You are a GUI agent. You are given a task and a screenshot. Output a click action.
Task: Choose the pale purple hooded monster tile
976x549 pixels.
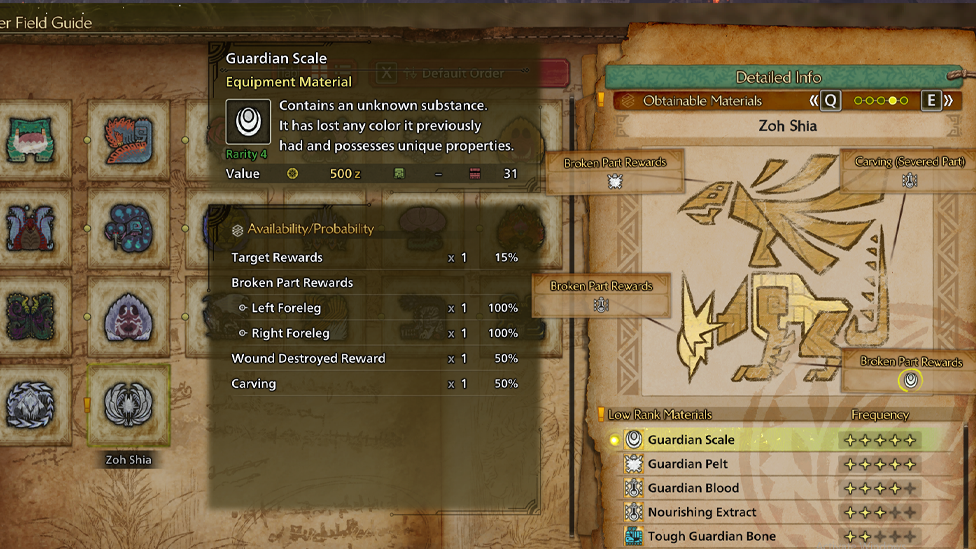tap(128, 316)
